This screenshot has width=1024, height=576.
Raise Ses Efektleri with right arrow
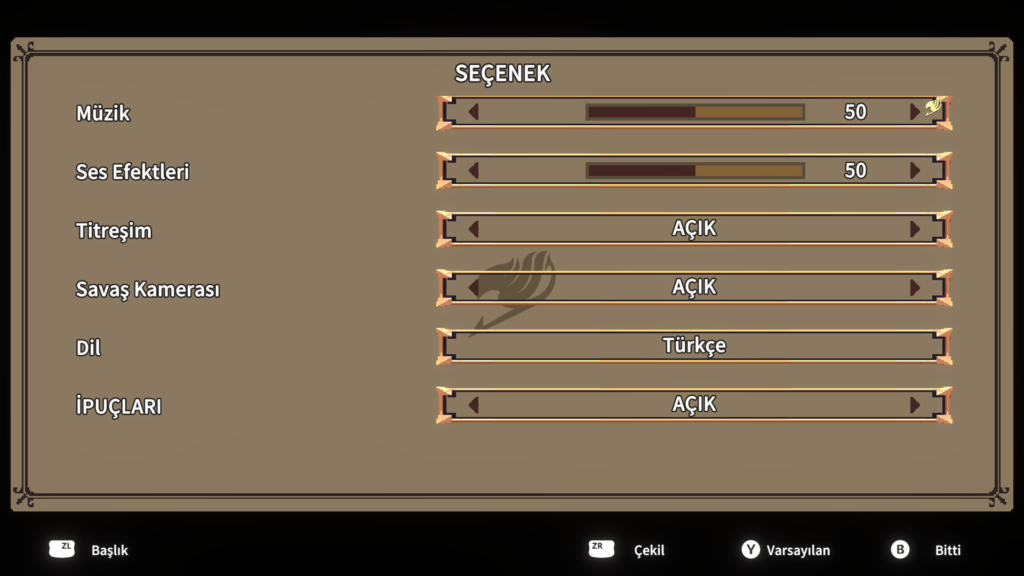(x=914, y=171)
